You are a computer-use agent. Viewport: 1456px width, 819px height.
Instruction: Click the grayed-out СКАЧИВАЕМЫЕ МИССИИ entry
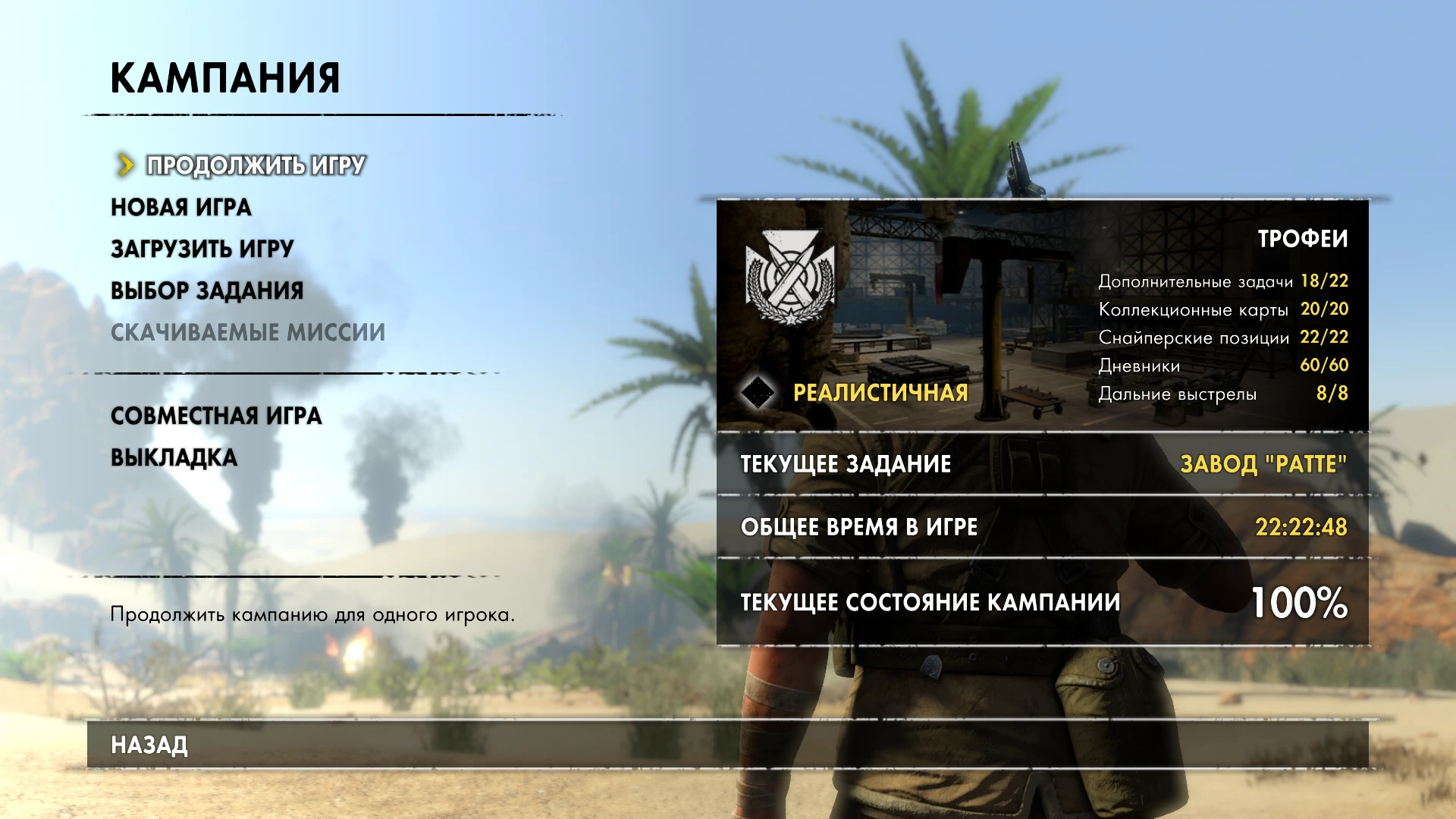248,331
